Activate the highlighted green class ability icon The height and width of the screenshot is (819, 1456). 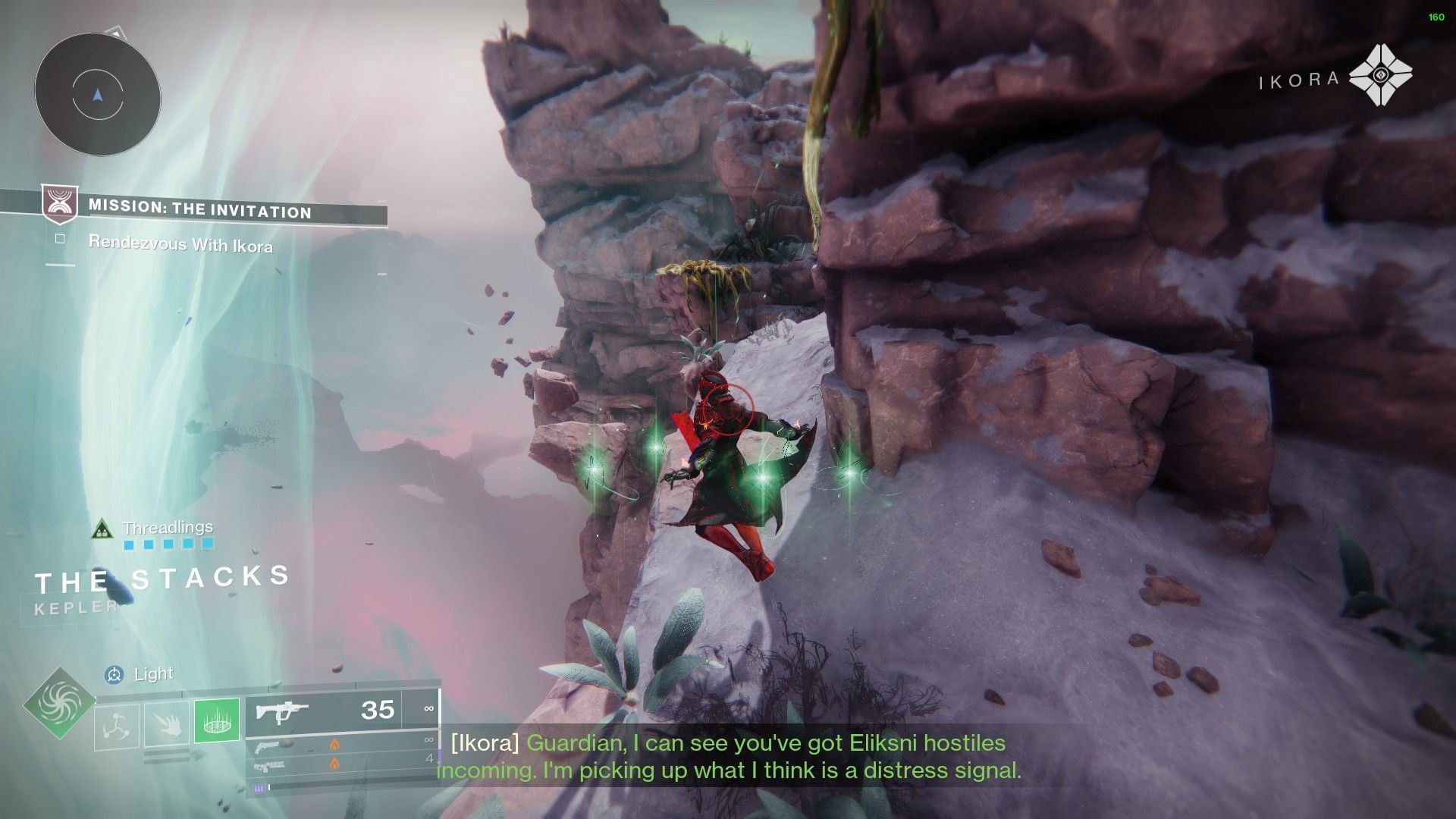pos(217,720)
